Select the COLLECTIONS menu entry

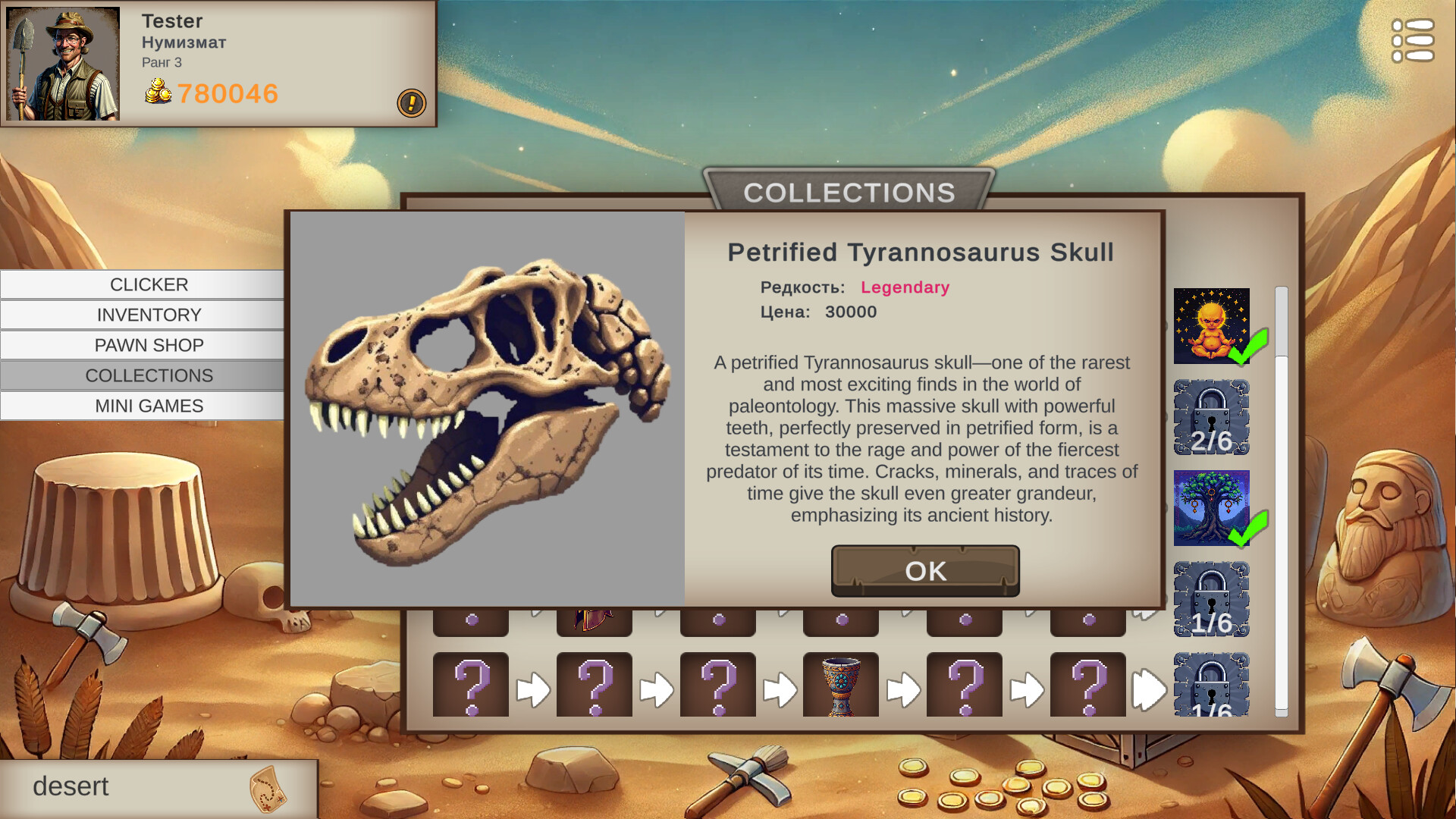click(149, 375)
